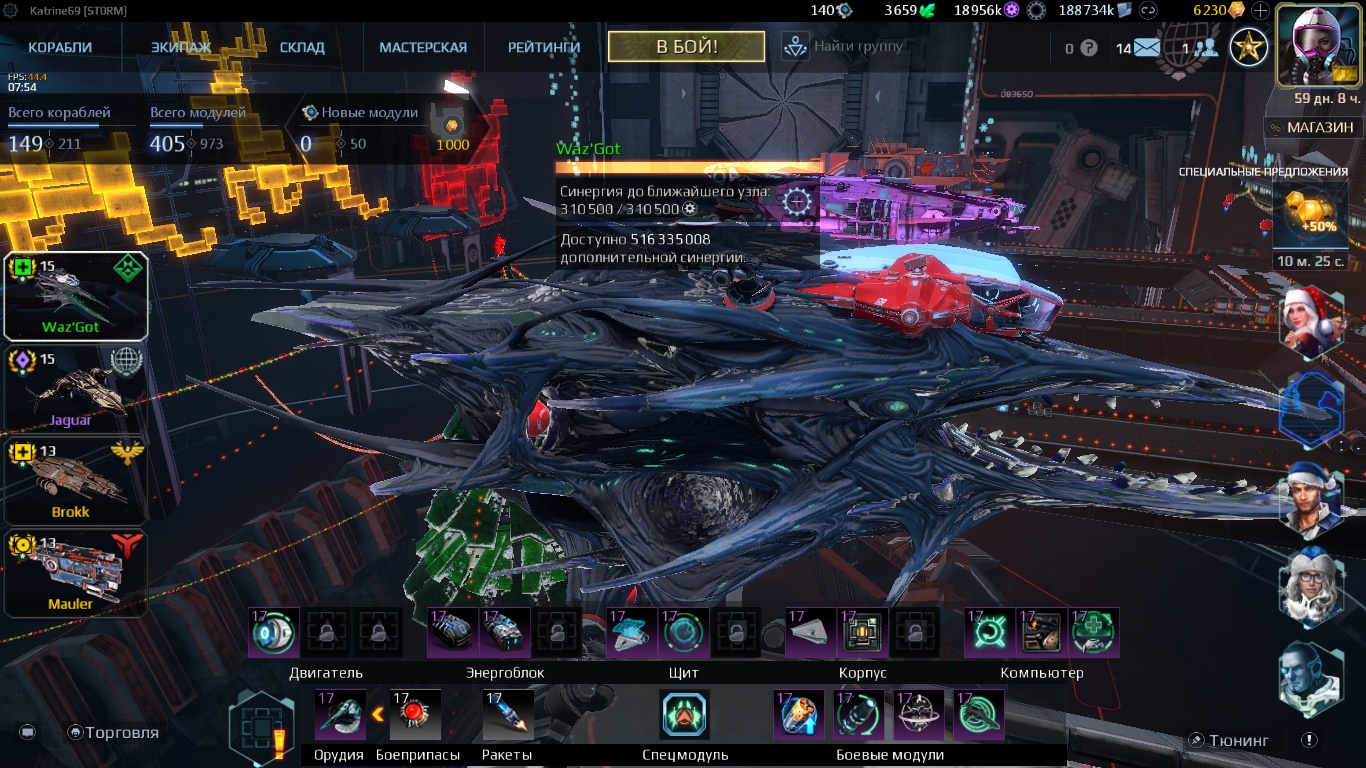The height and width of the screenshot is (768, 1366).
Task: Select the Спецмодуль special module slot
Action: click(x=685, y=715)
